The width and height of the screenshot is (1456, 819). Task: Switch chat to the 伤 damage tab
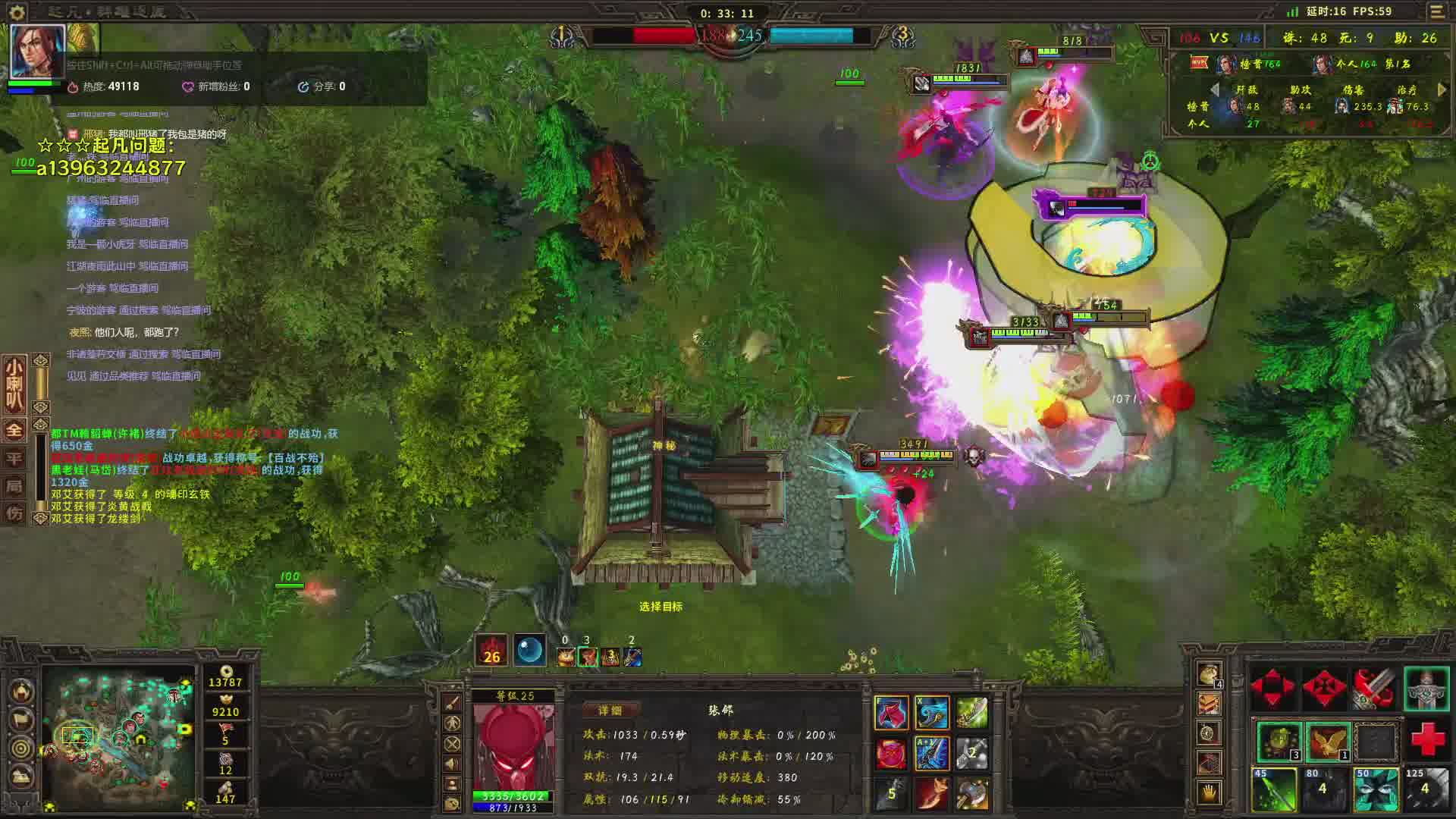pos(14,513)
